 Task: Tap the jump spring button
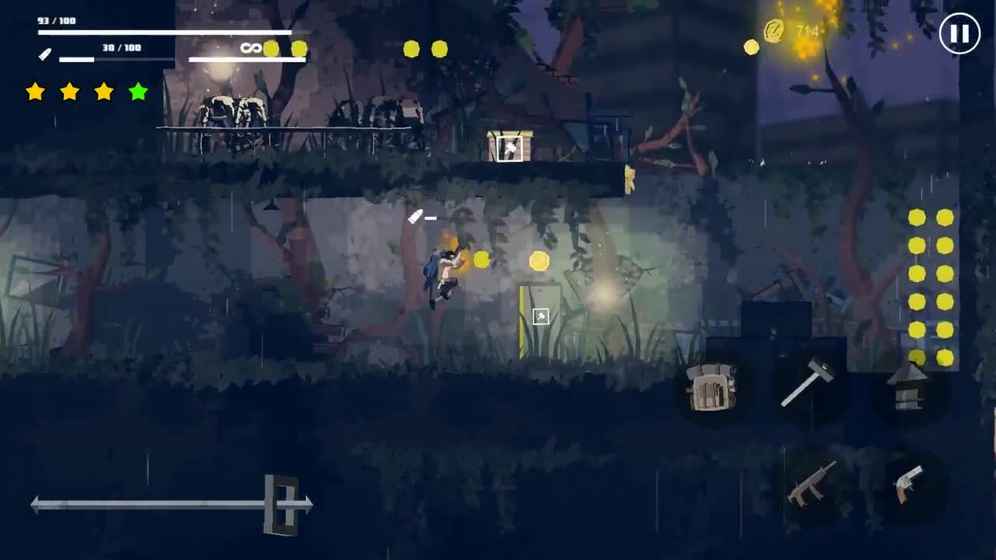909,386
